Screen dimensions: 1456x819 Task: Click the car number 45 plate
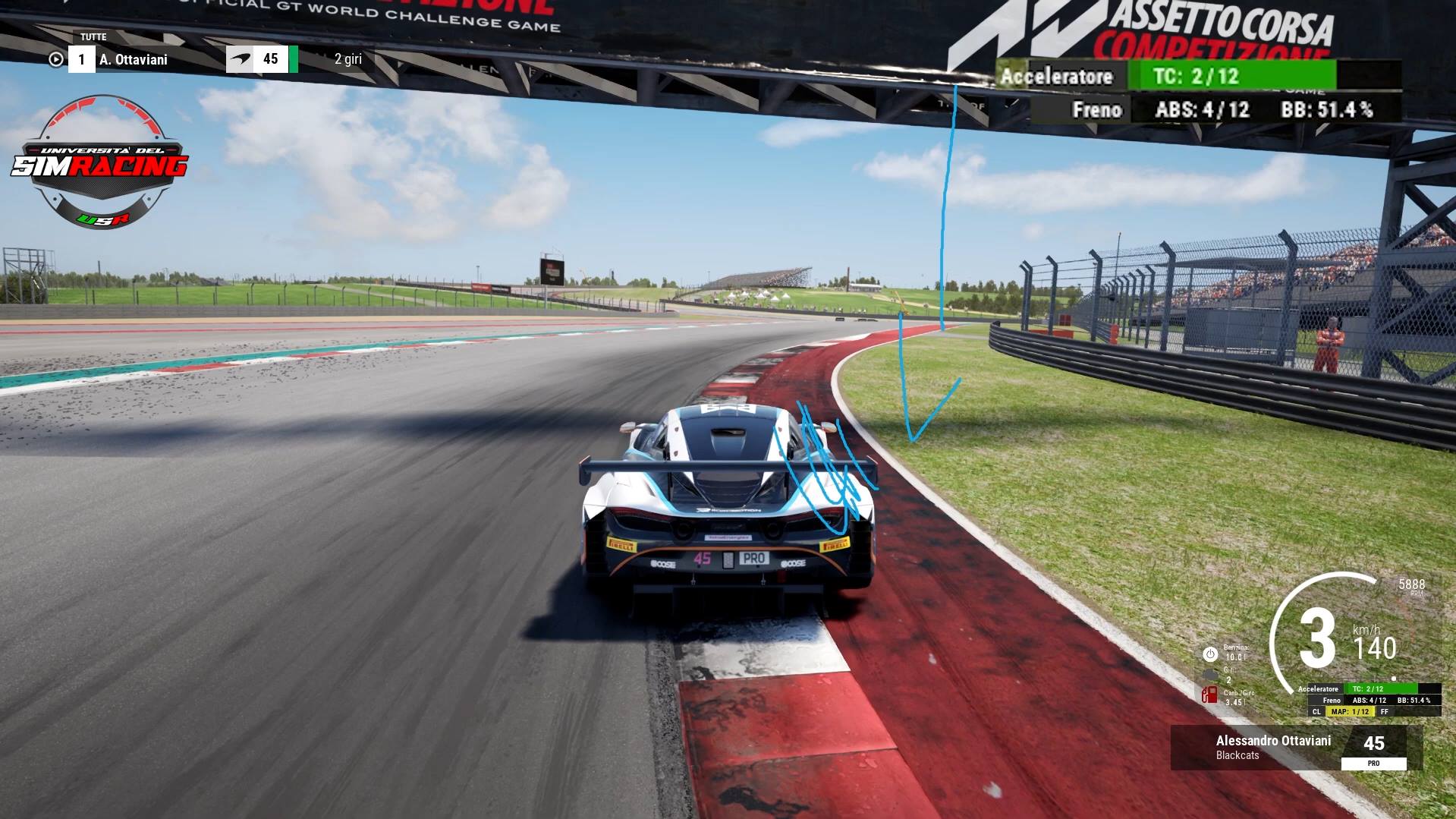[702, 558]
